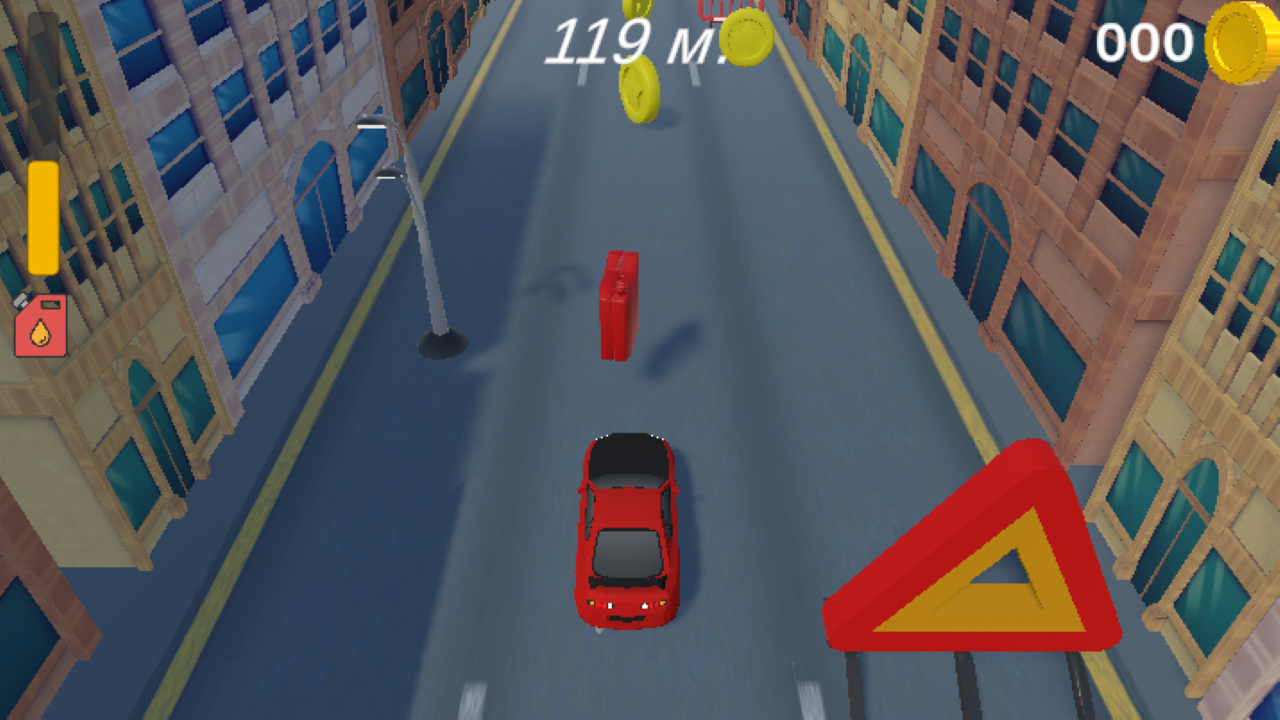
Task: Click the coin to the right of 119 м.
Action: pyautogui.click(x=748, y=40)
